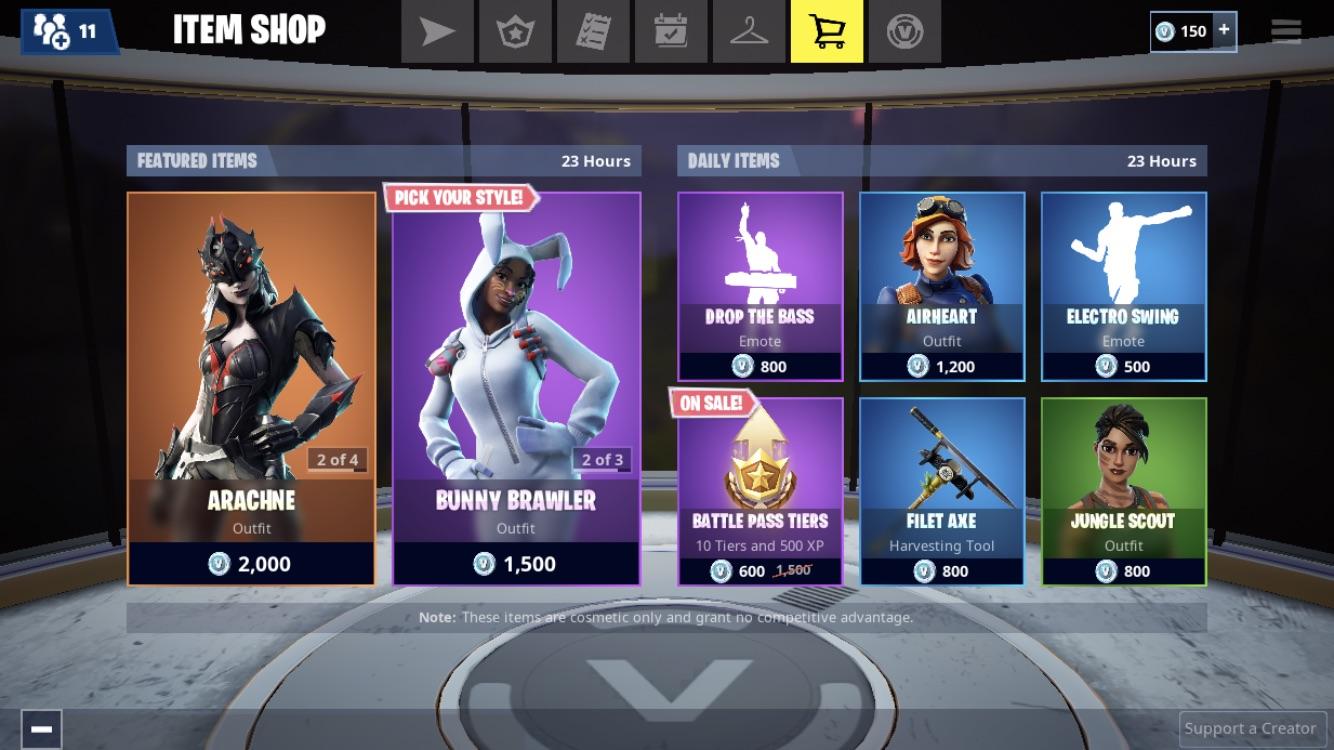1334x750 pixels.
Task: Open the Events calendar icon
Action: [x=670, y=30]
